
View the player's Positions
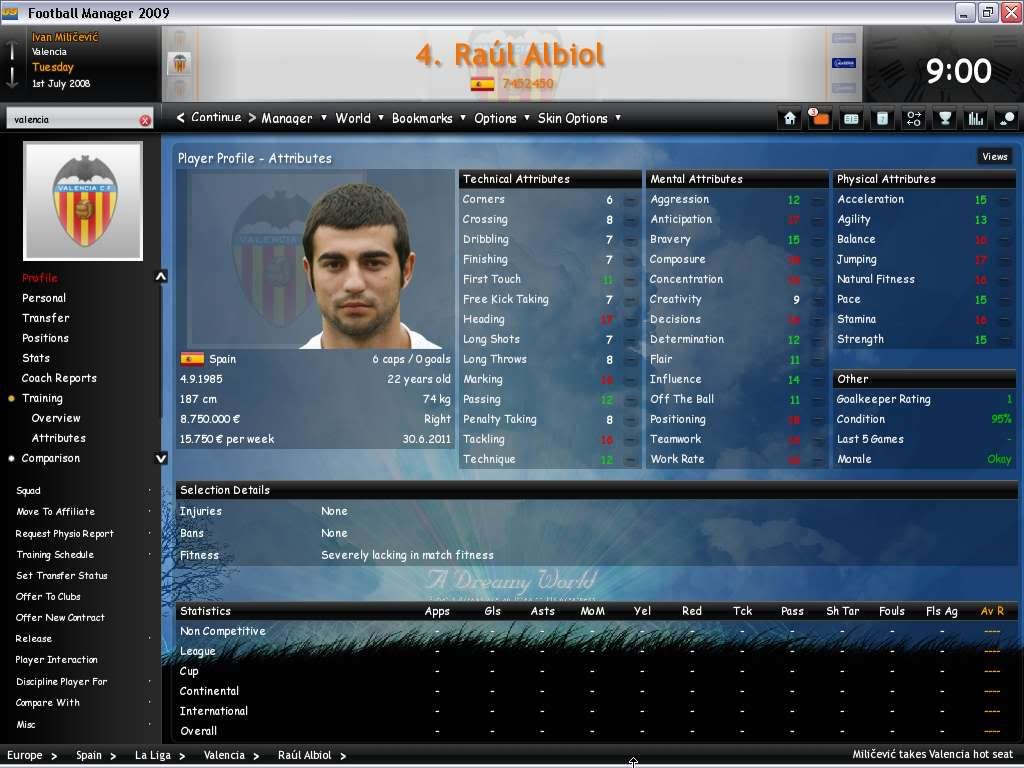(x=46, y=338)
